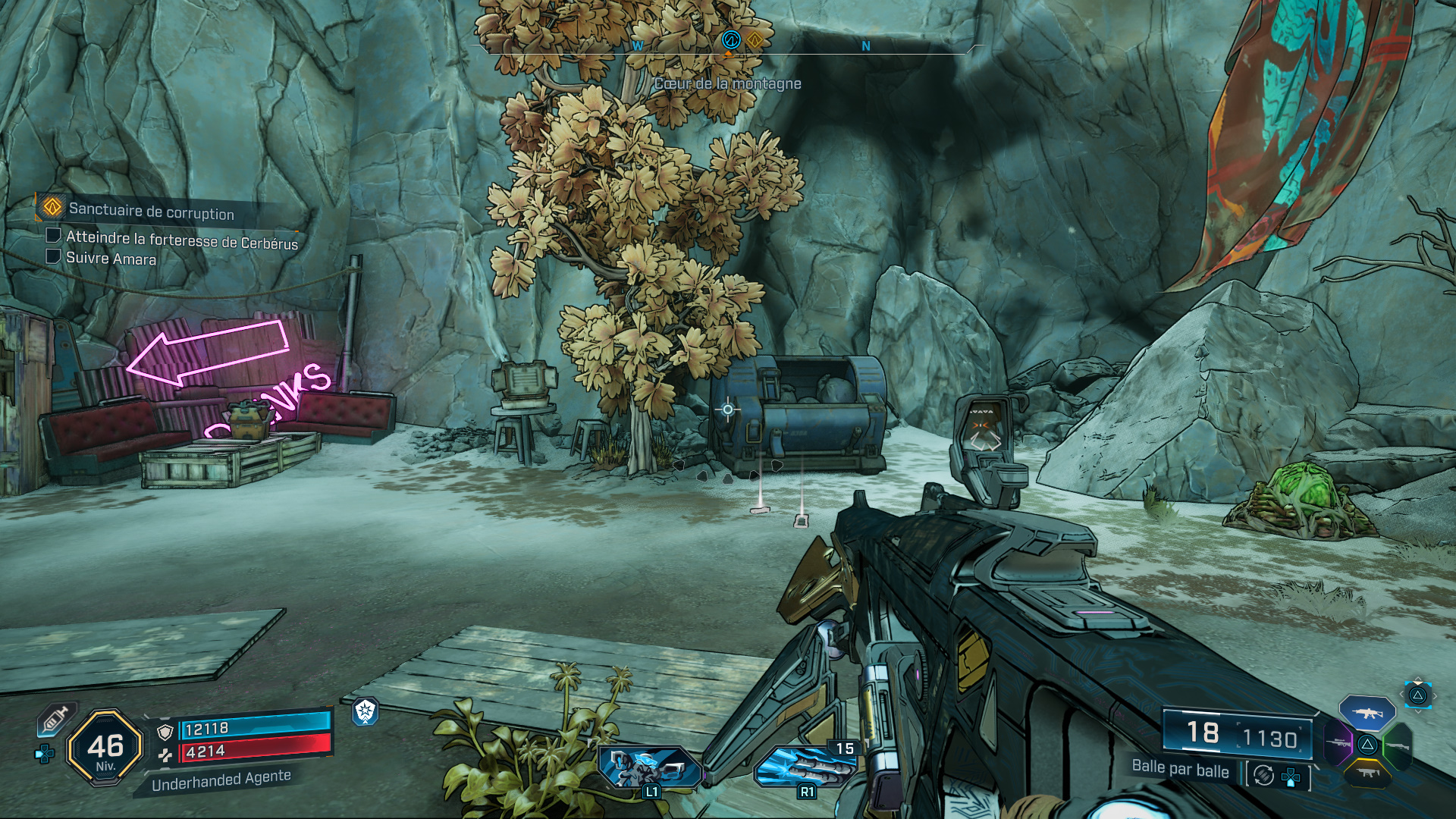Activate the action skill with goggled character
The image size is (1456, 819).
(649, 766)
